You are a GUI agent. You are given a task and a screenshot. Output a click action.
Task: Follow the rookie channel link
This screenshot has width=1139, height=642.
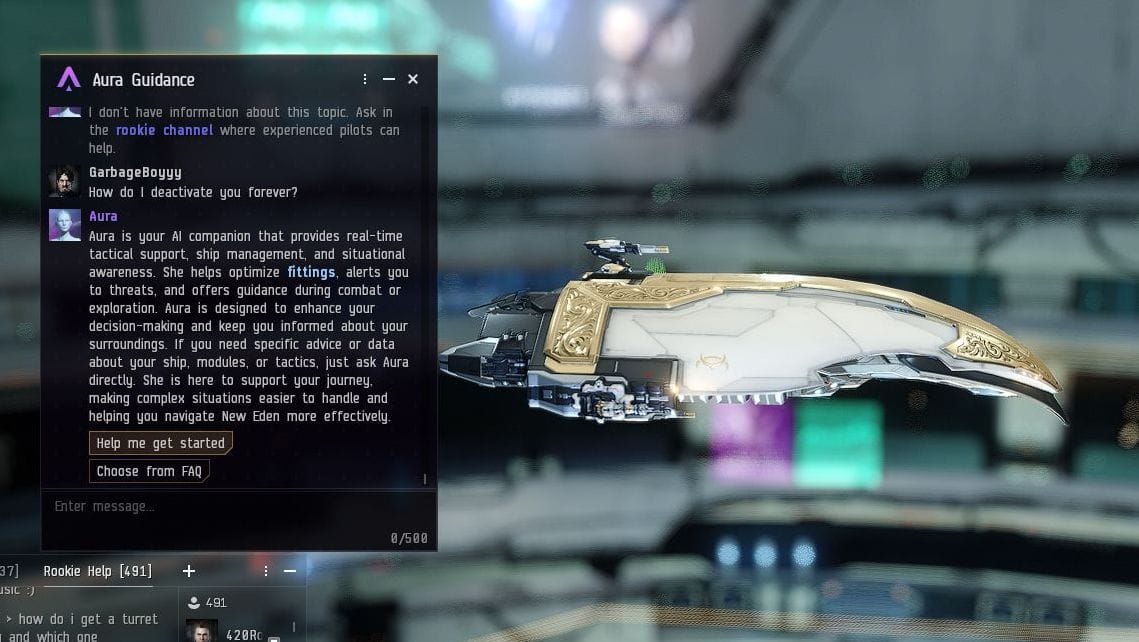(164, 130)
